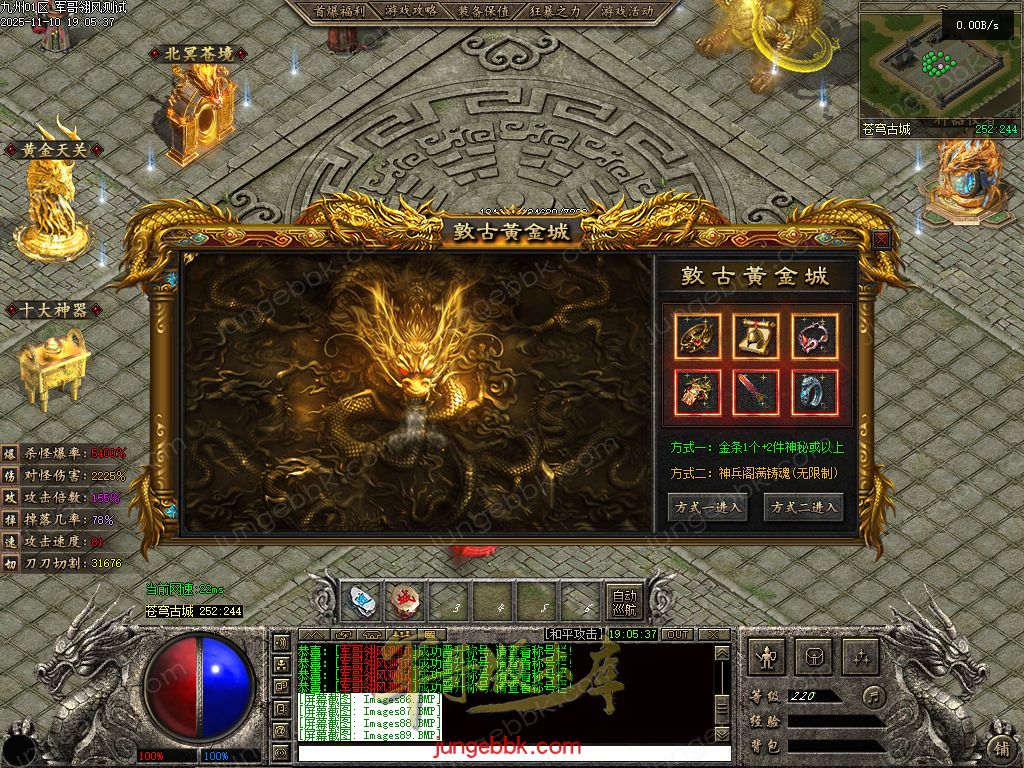Click the OUT button above the chat
1024x768 pixels.
tap(678, 634)
